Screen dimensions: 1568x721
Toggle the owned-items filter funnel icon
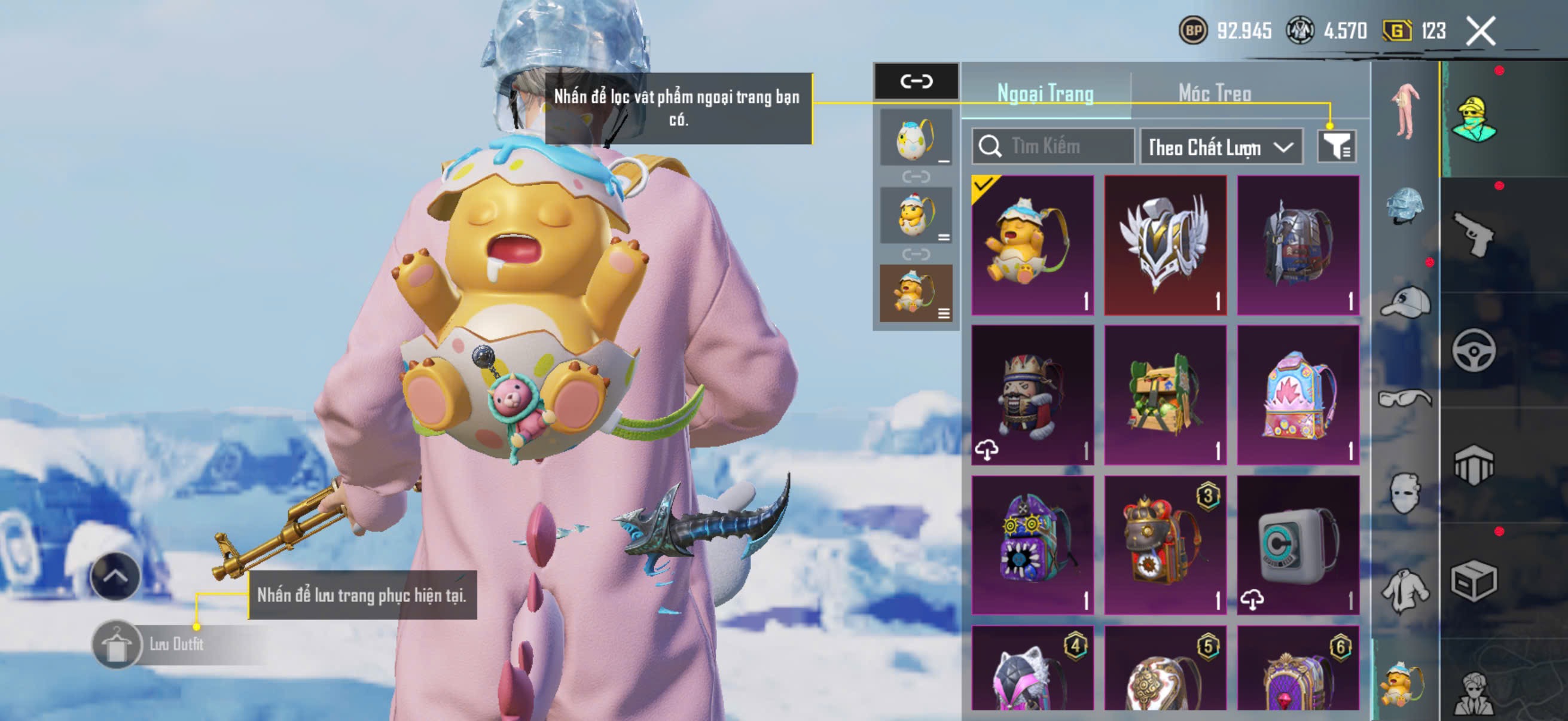click(x=1336, y=146)
